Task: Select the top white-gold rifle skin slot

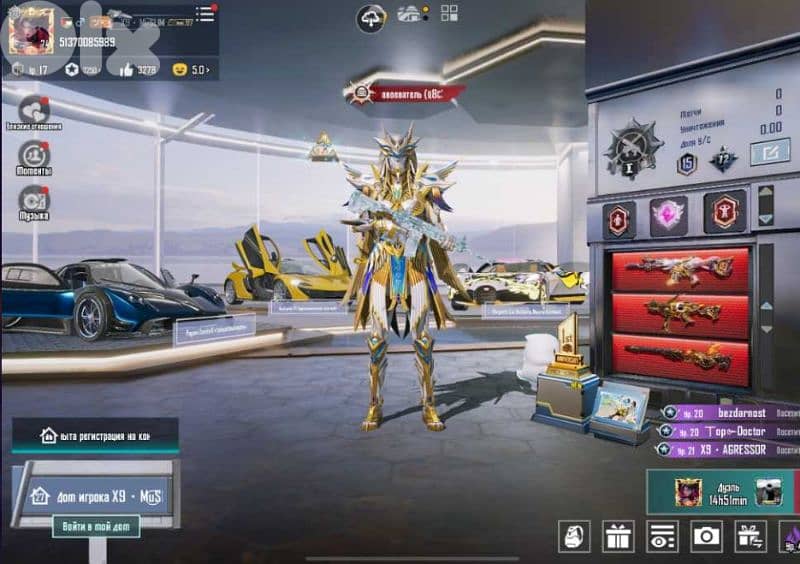Action: tap(680, 269)
